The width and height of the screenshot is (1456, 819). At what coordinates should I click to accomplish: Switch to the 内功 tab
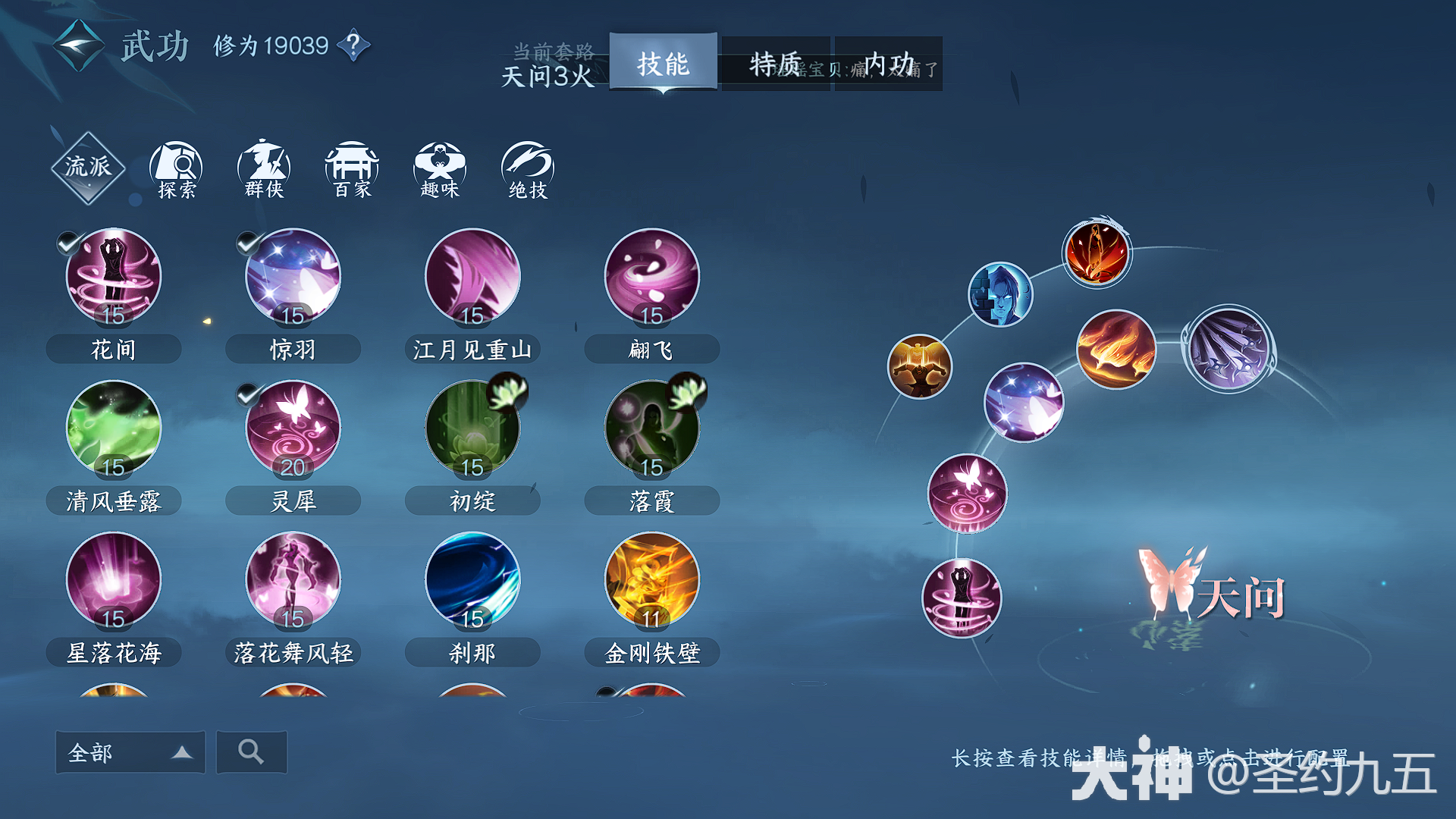click(889, 64)
